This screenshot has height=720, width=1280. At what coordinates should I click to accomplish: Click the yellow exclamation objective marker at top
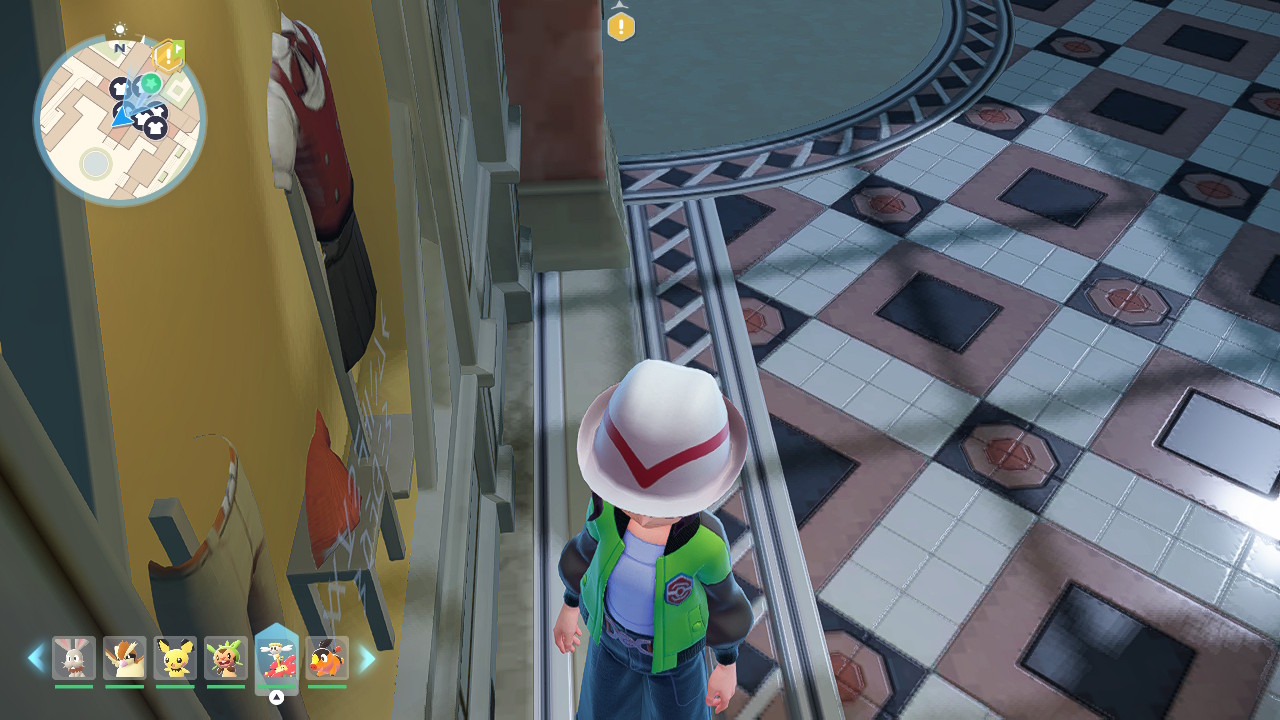click(621, 26)
